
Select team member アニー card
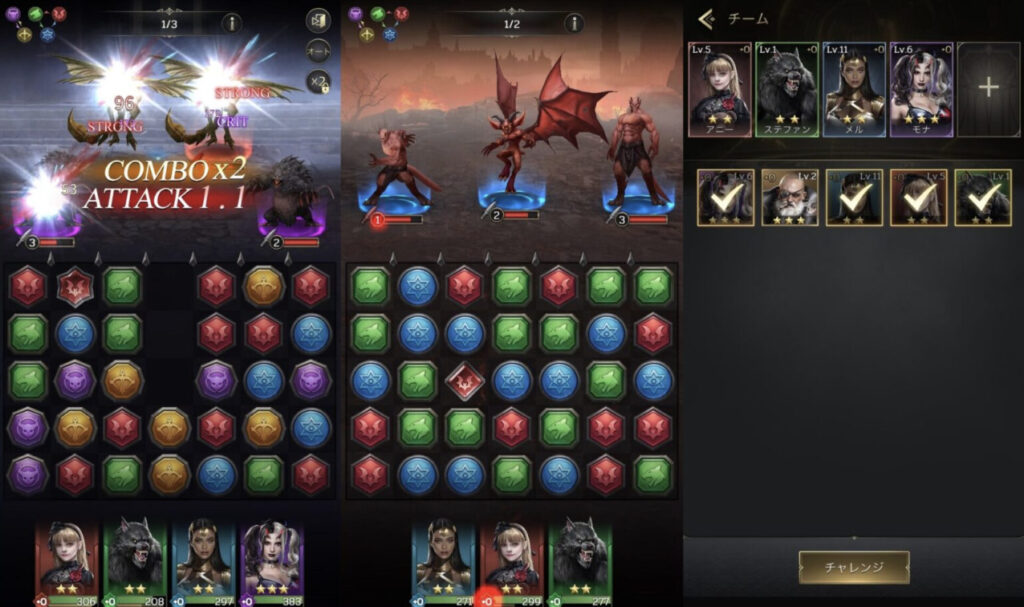click(x=720, y=88)
